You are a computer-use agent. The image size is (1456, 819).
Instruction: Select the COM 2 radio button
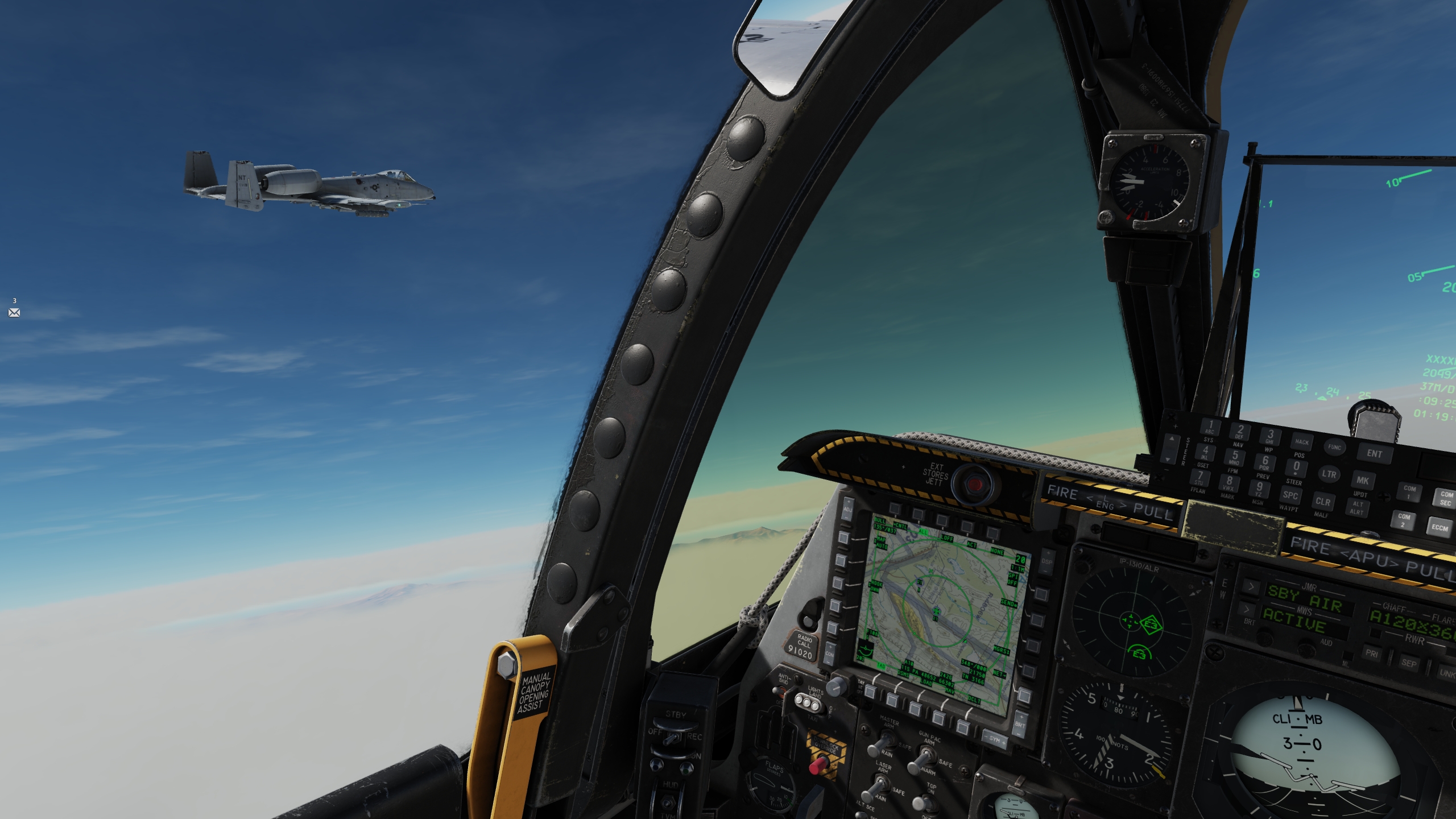(x=1404, y=520)
